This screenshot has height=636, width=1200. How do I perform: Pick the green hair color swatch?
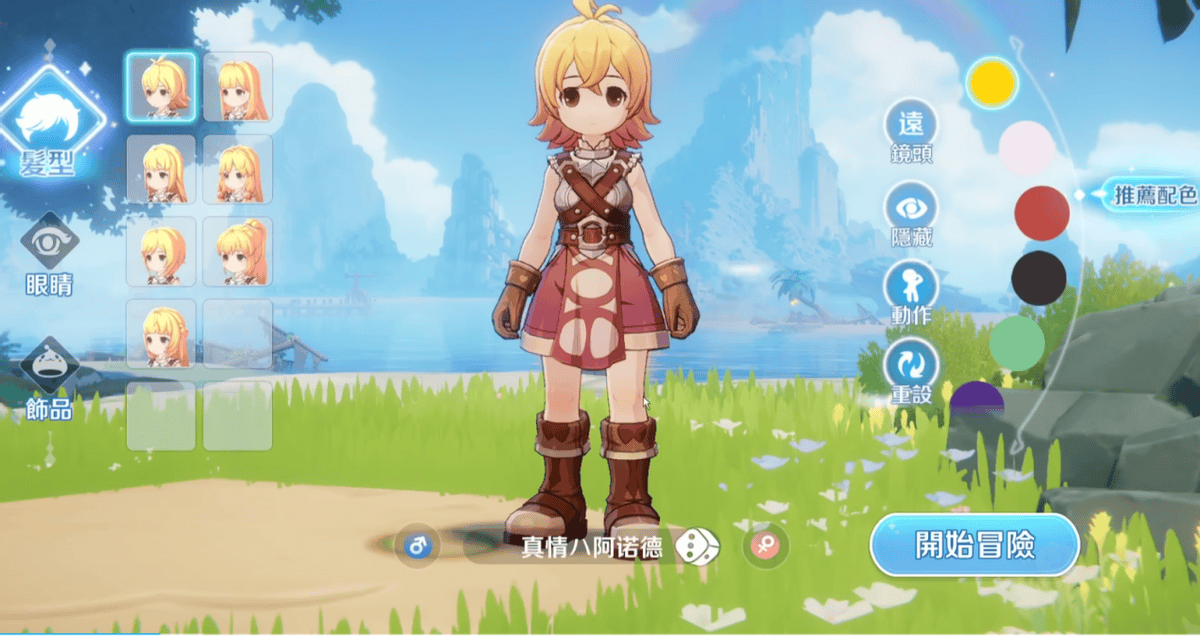point(1017,343)
